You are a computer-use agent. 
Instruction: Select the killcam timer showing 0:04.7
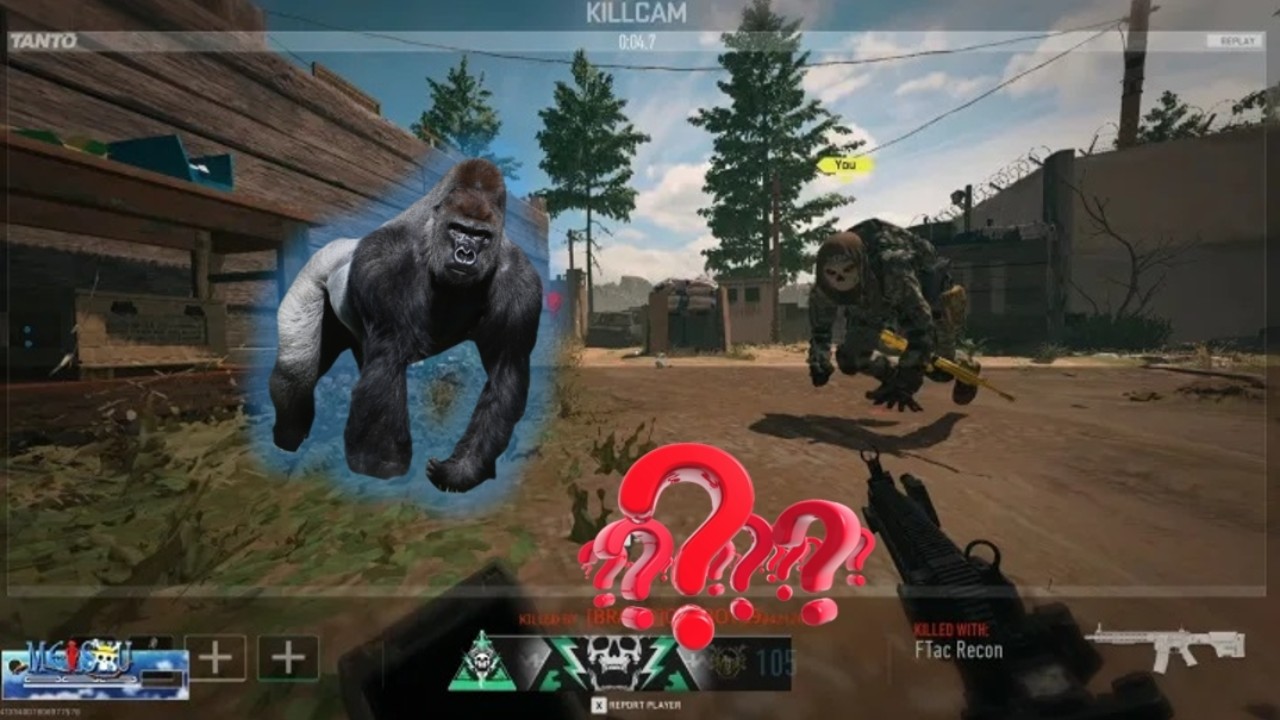point(638,41)
